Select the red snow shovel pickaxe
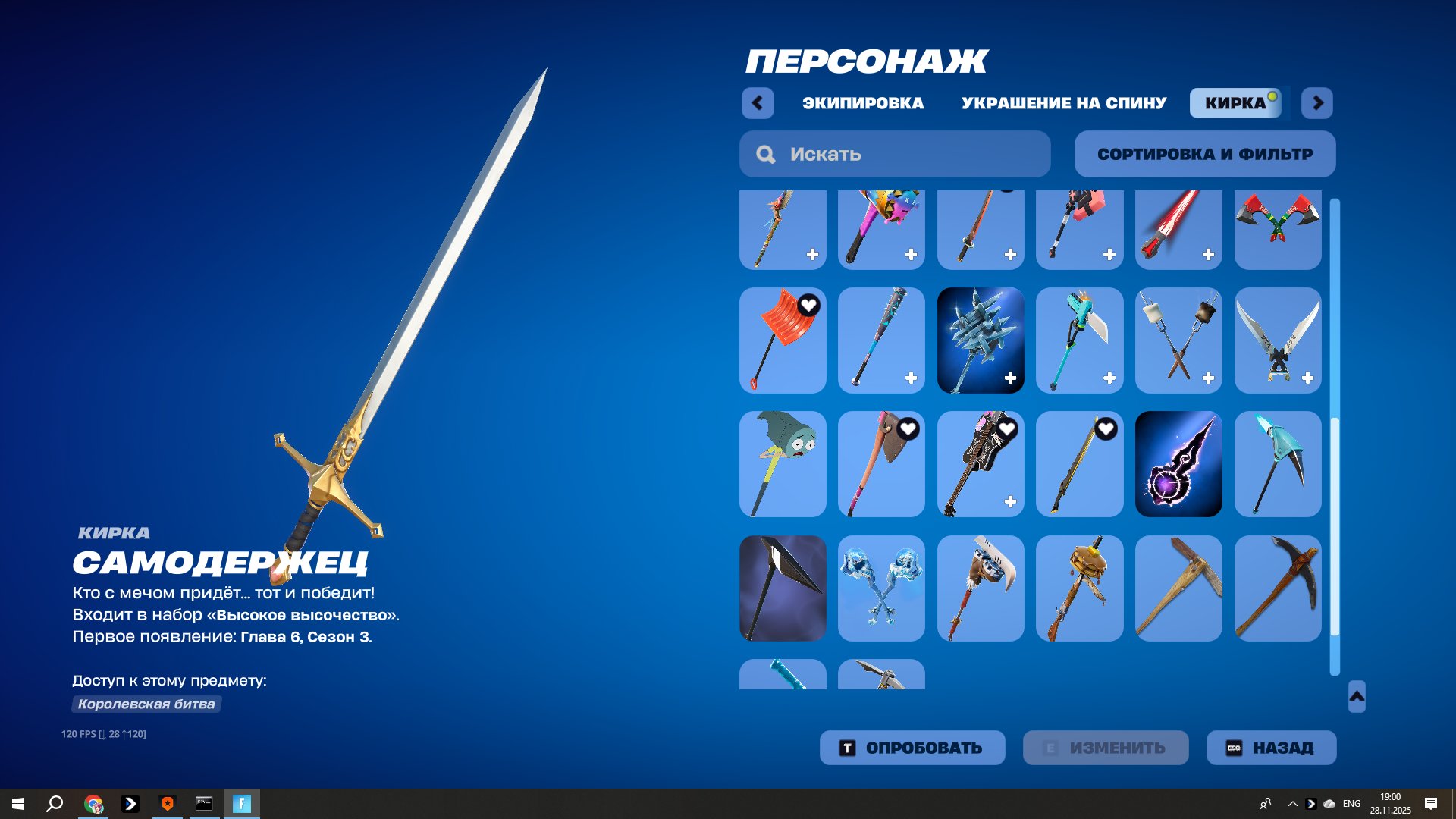The width and height of the screenshot is (1456, 819). tap(782, 340)
